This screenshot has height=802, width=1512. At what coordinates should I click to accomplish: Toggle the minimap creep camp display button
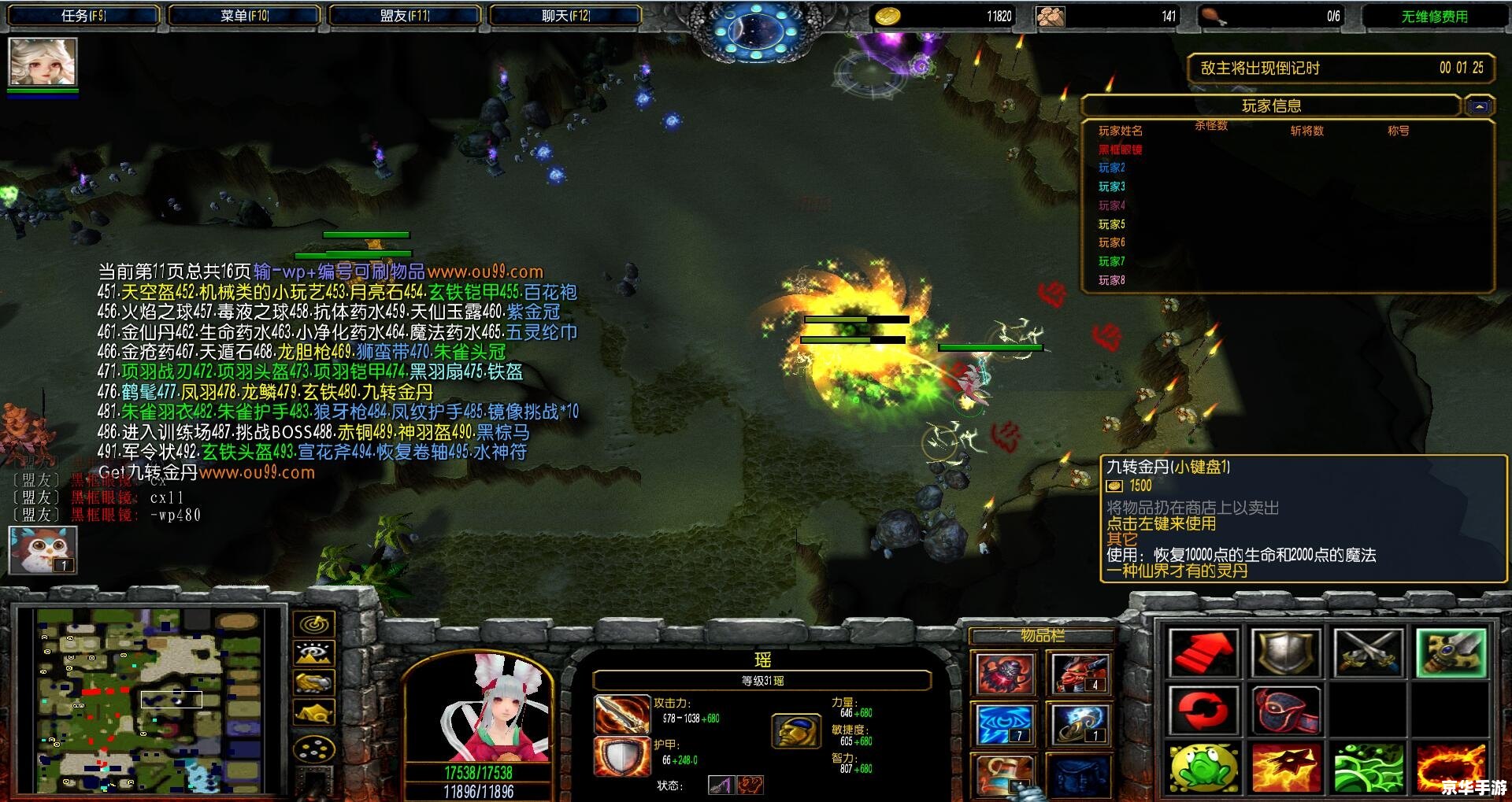(314, 713)
